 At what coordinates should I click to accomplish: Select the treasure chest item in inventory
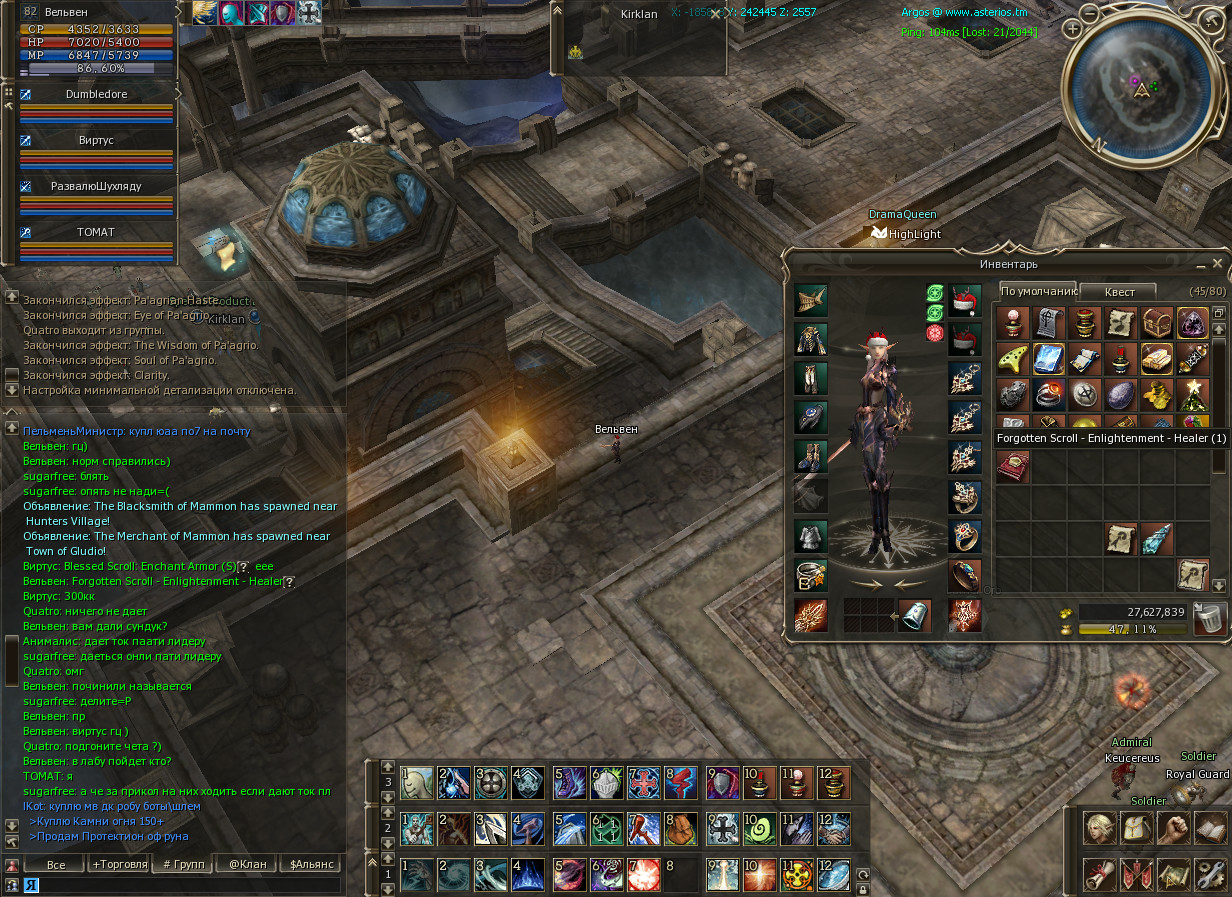tap(1155, 323)
